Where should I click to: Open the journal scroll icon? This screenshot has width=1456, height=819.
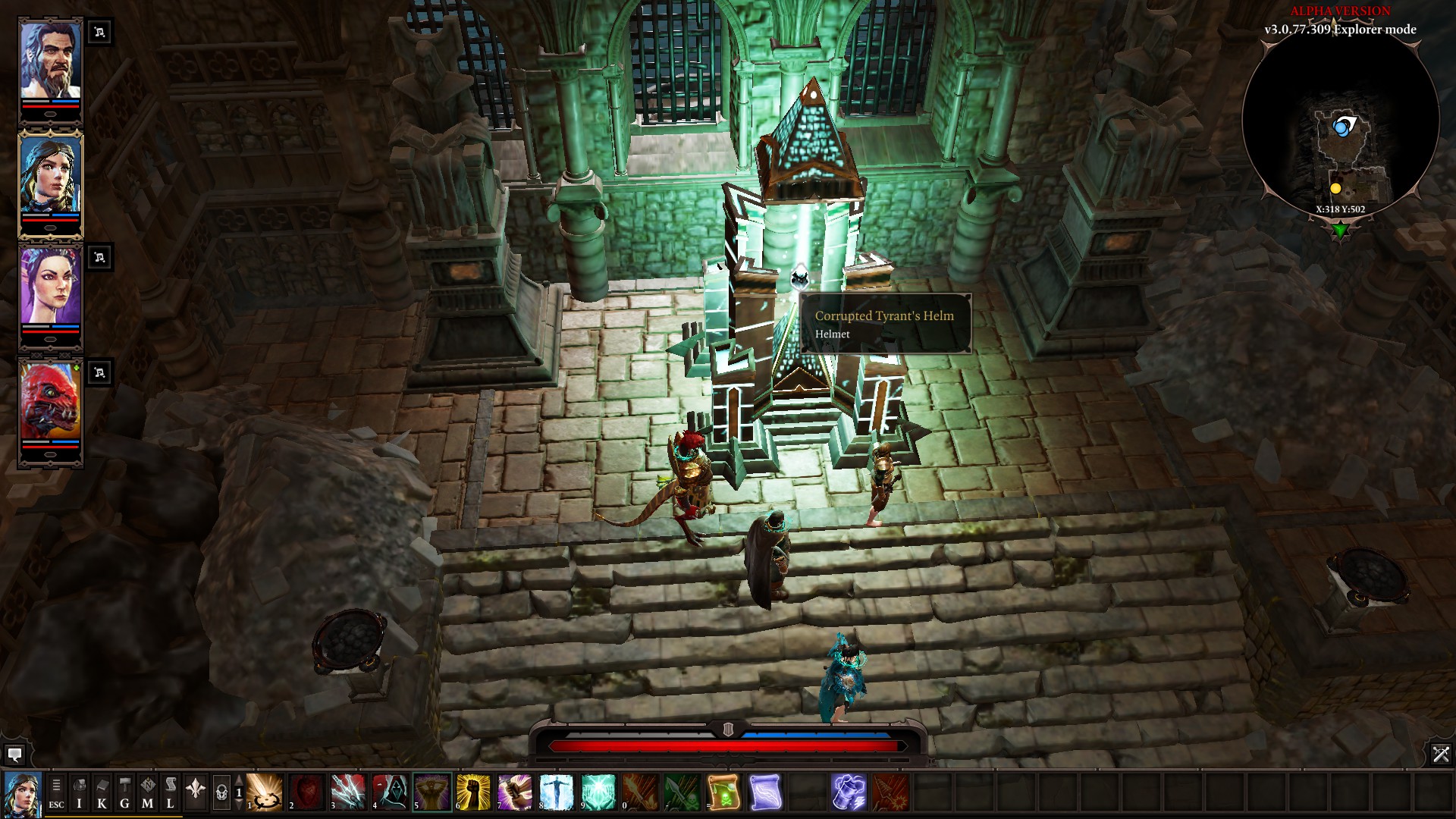171,792
